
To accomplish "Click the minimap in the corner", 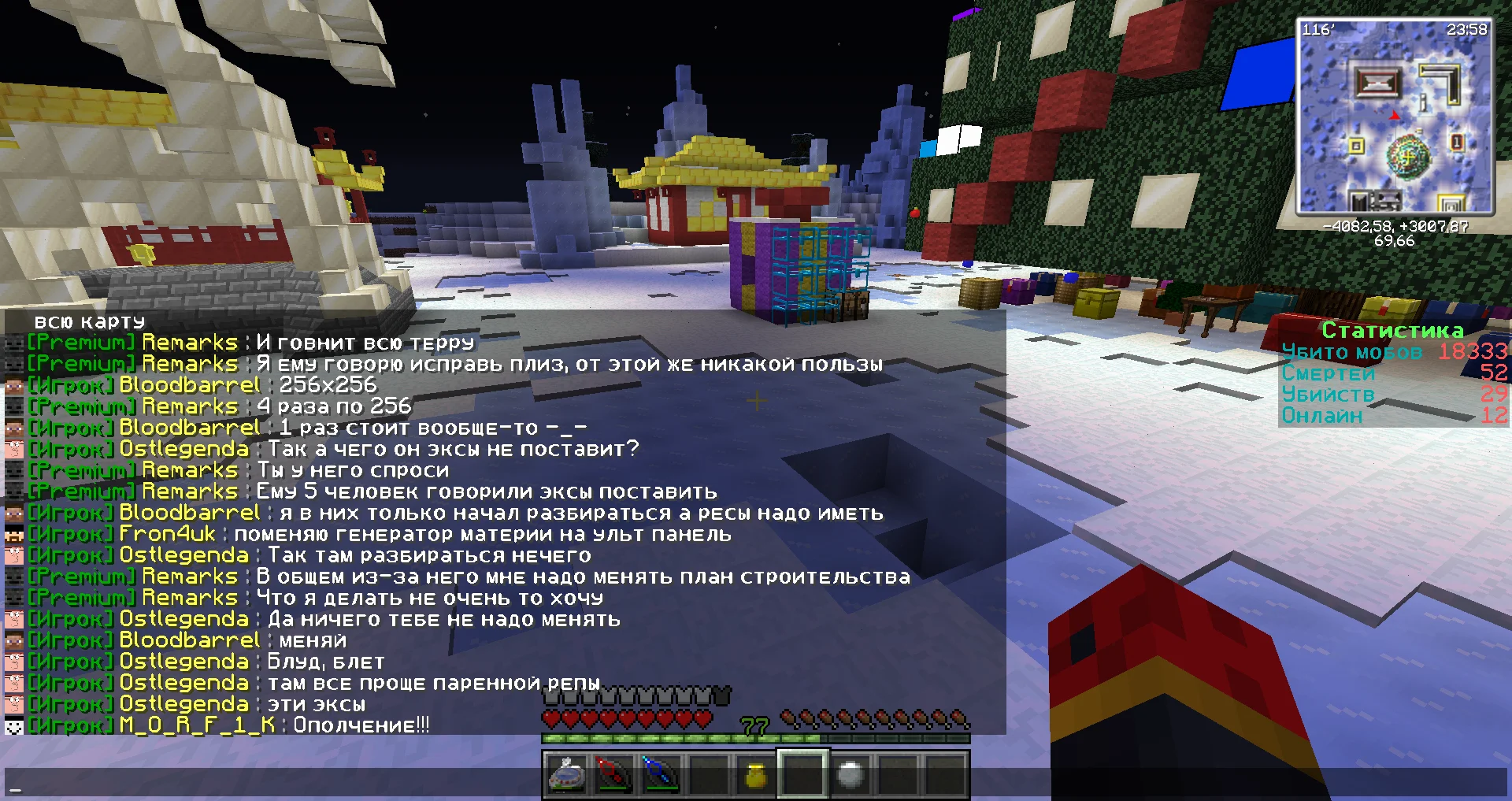I will 1394,117.
